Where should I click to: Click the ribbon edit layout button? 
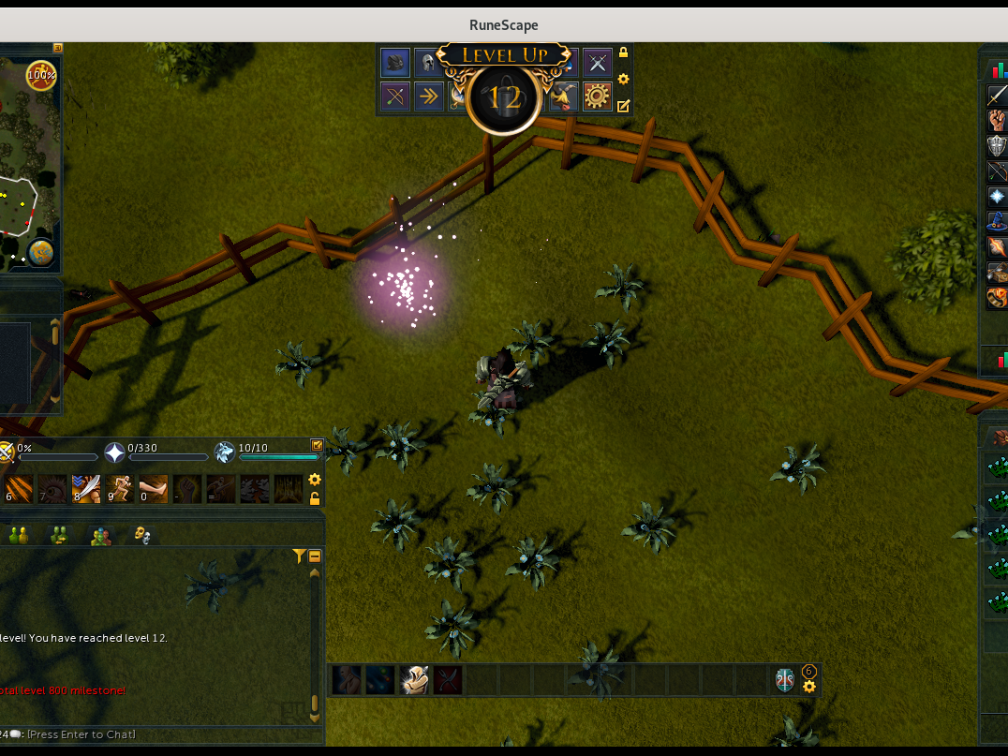click(x=624, y=105)
